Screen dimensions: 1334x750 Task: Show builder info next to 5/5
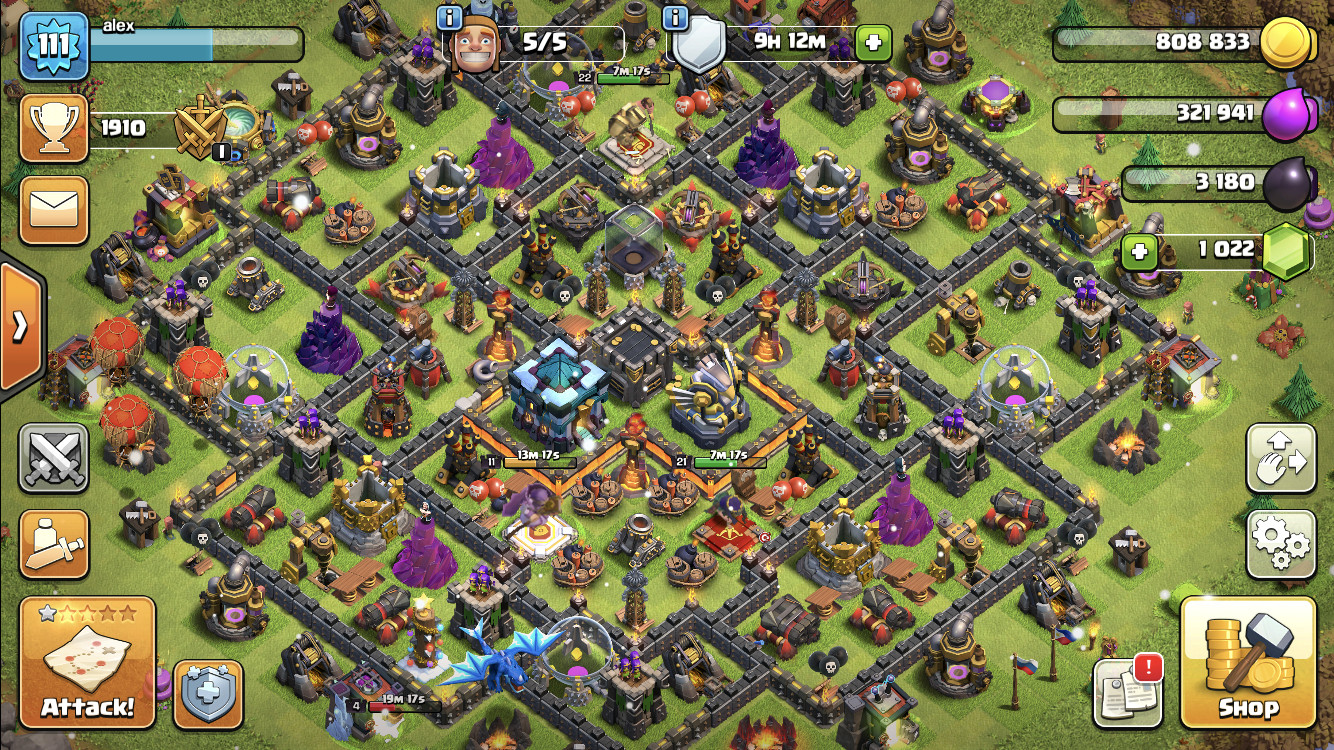(450, 17)
